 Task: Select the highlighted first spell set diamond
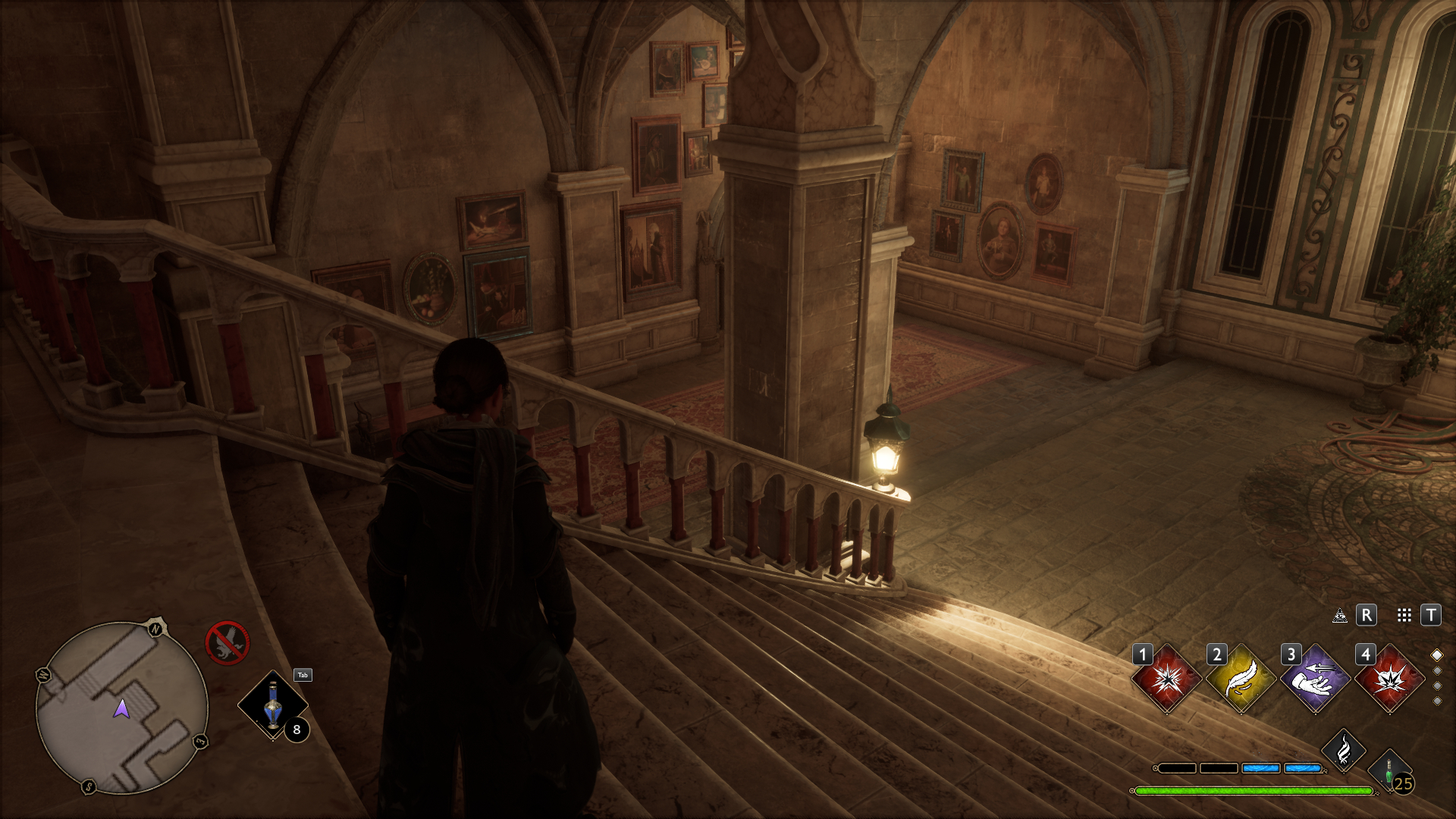click(1436, 655)
